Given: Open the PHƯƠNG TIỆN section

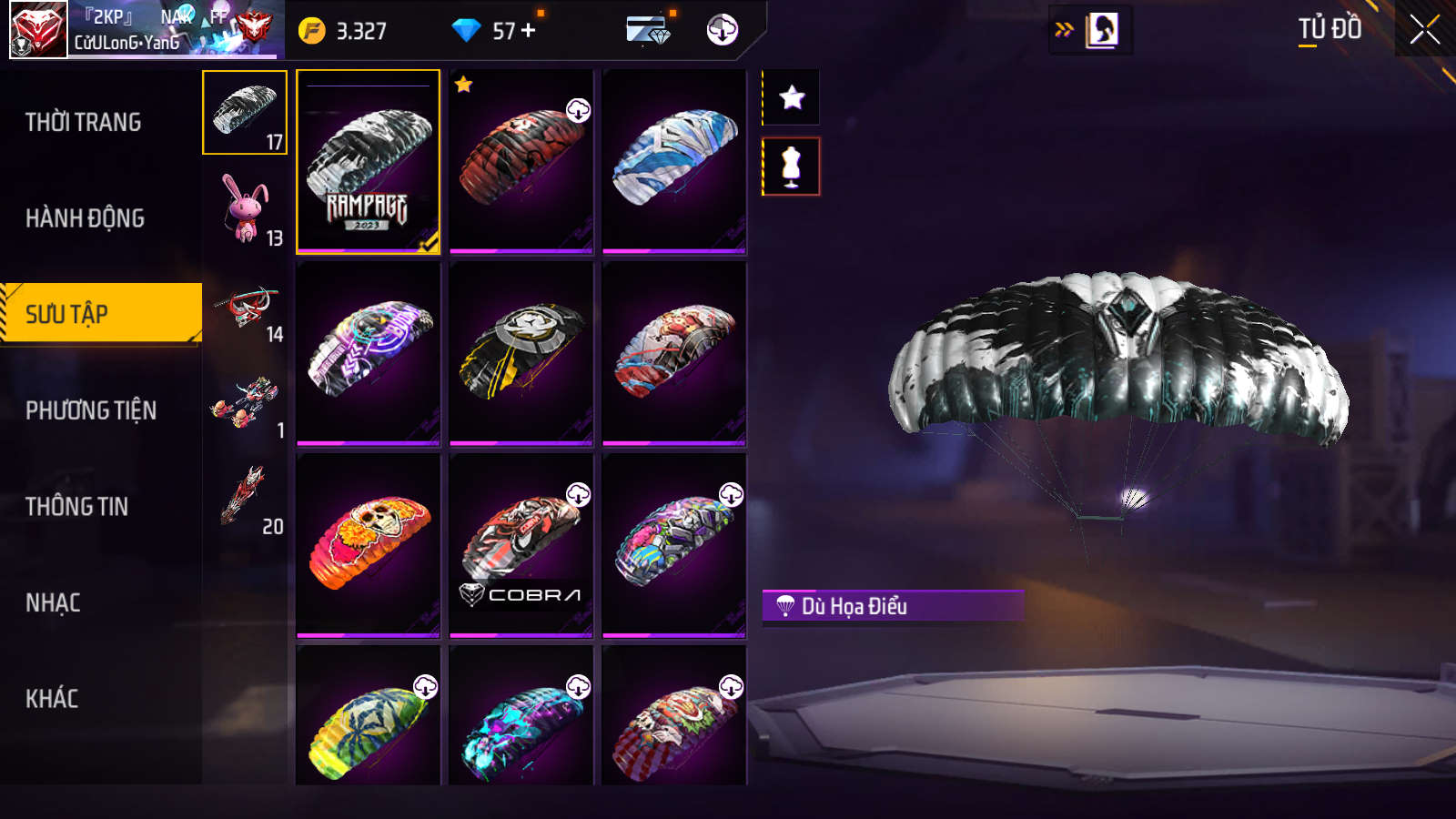Looking at the screenshot, I should pyautogui.click(x=91, y=410).
